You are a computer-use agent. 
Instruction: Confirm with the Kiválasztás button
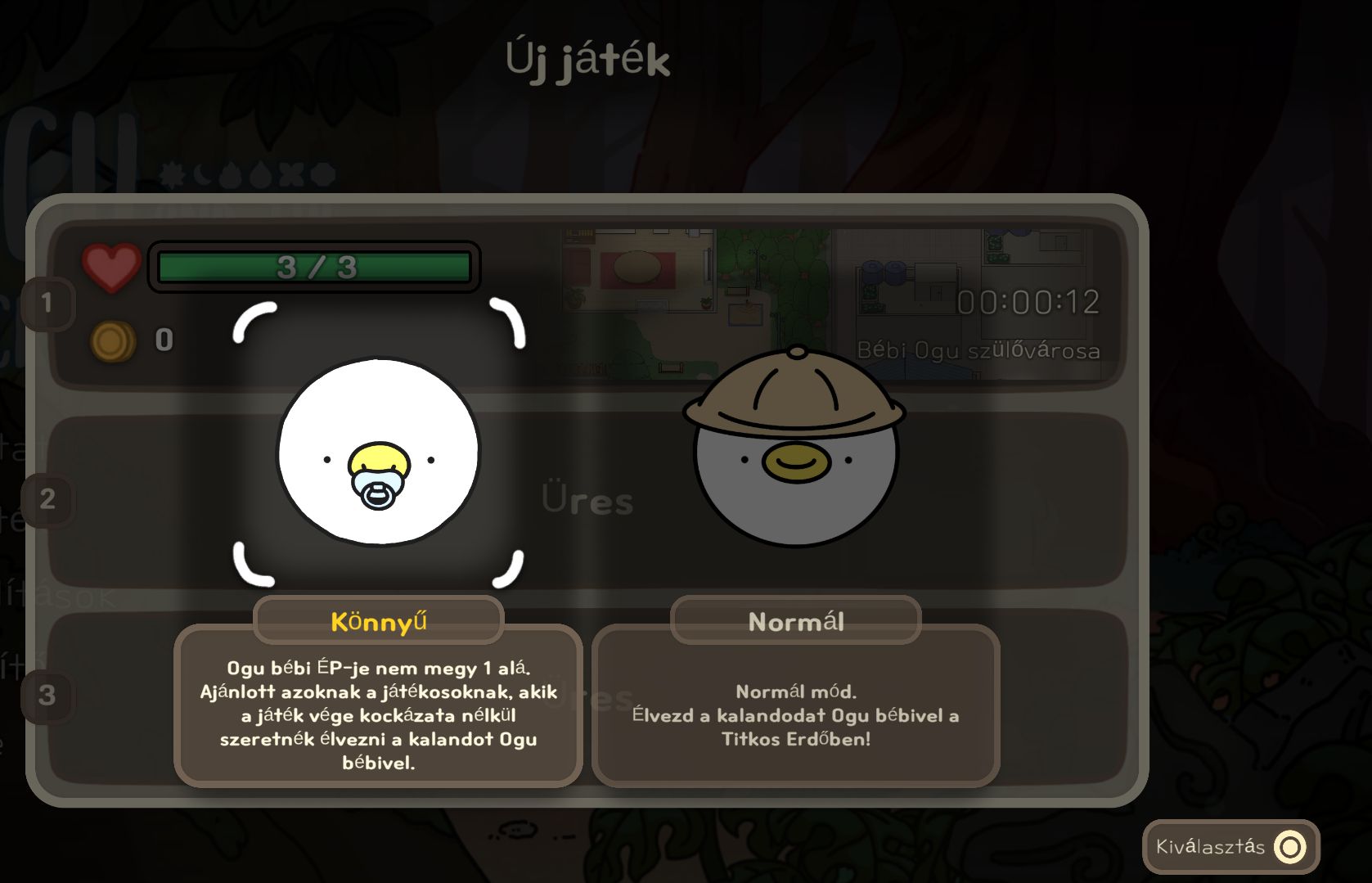tap(1230, 846)
